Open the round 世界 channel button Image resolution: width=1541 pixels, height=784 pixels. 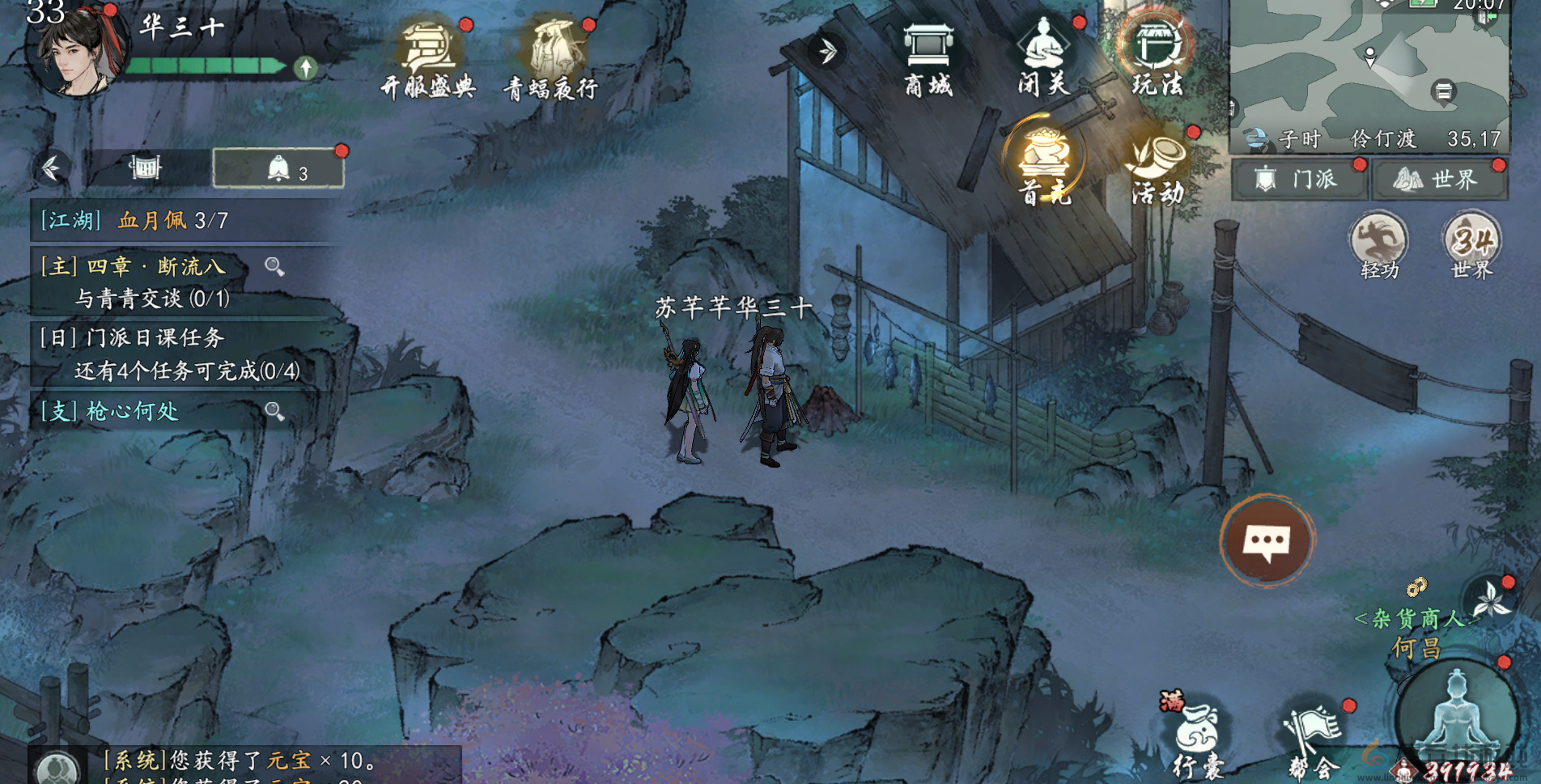tap(1471, 244)
